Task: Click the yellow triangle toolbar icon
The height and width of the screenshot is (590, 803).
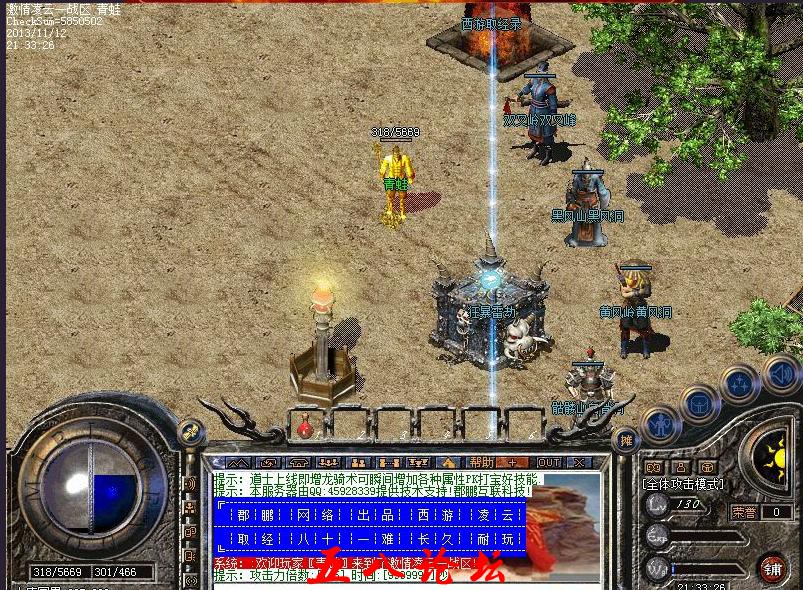Action: [x=449, y=462]
